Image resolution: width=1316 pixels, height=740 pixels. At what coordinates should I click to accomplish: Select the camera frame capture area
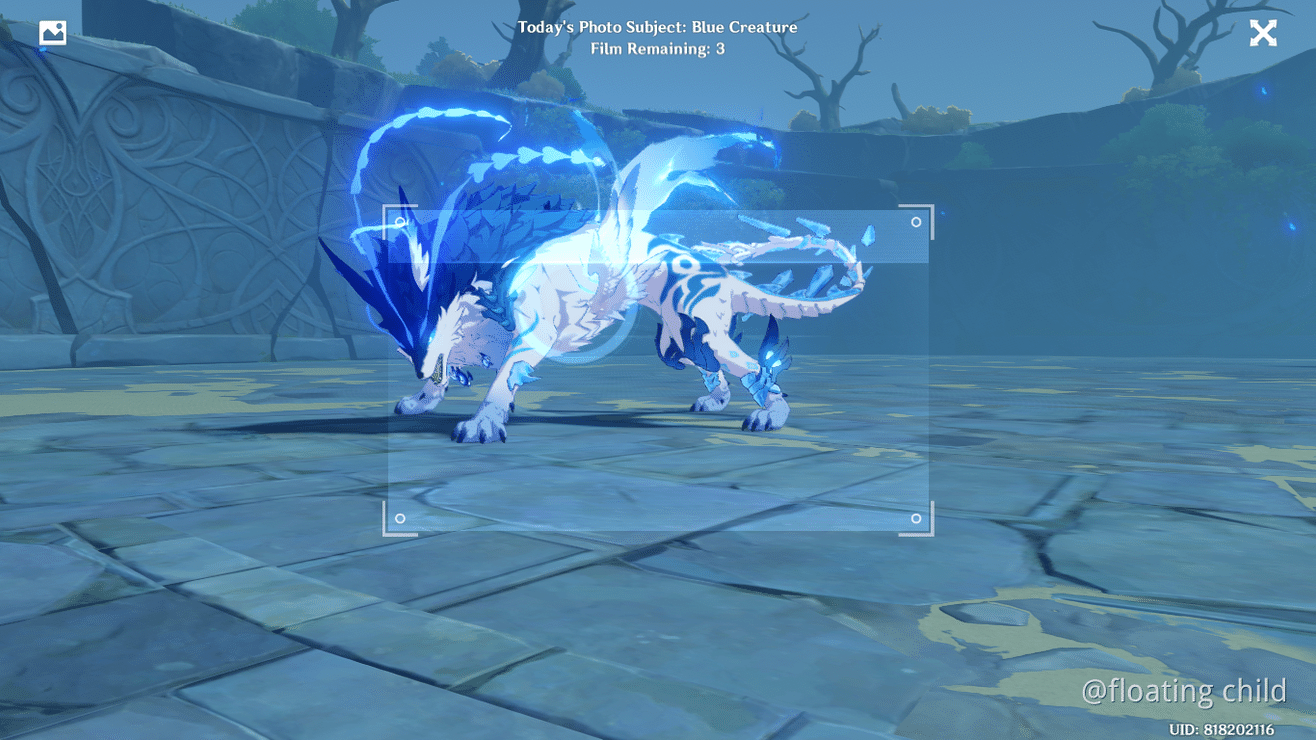[658, 370]
